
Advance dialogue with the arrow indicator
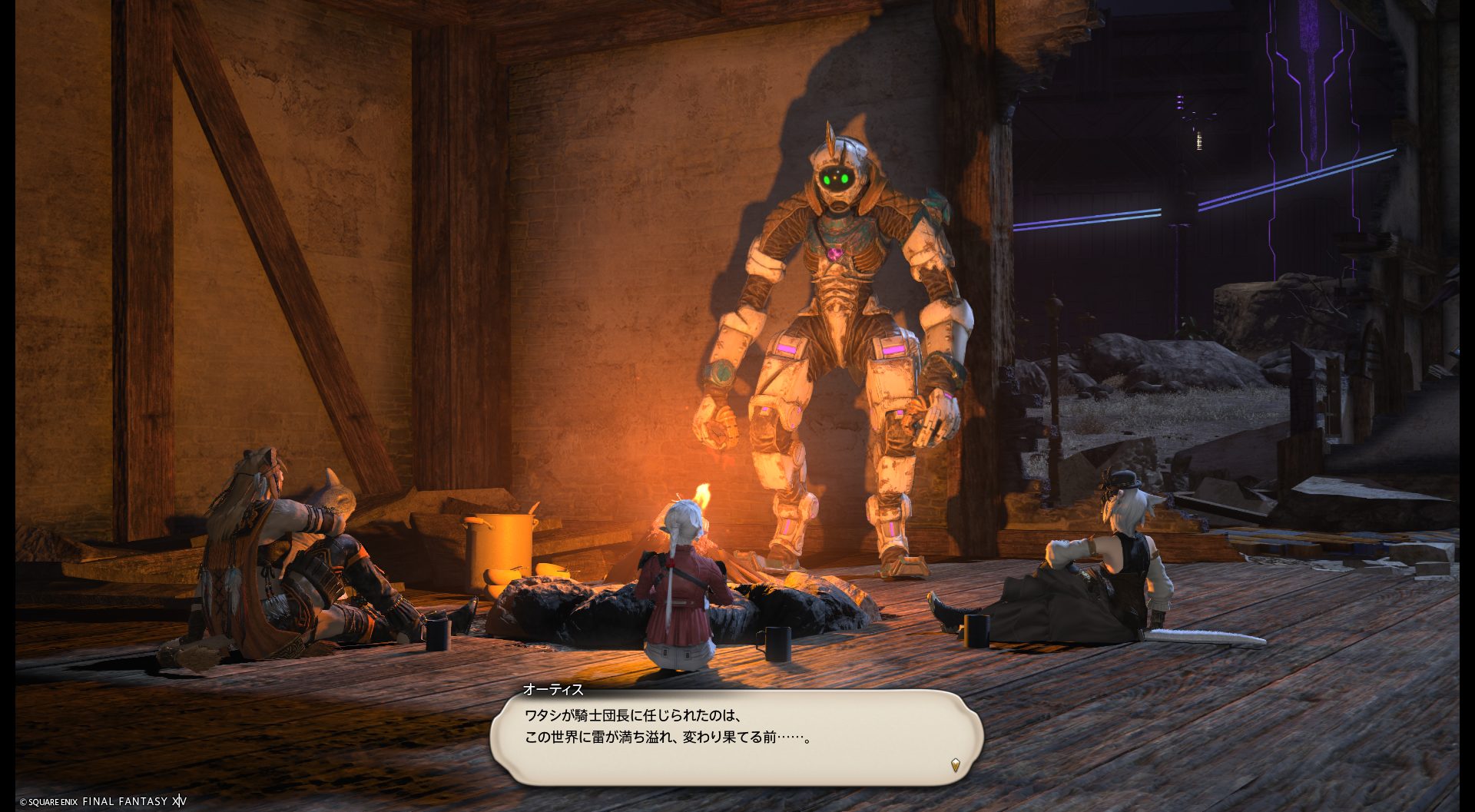tap(955, 764)
